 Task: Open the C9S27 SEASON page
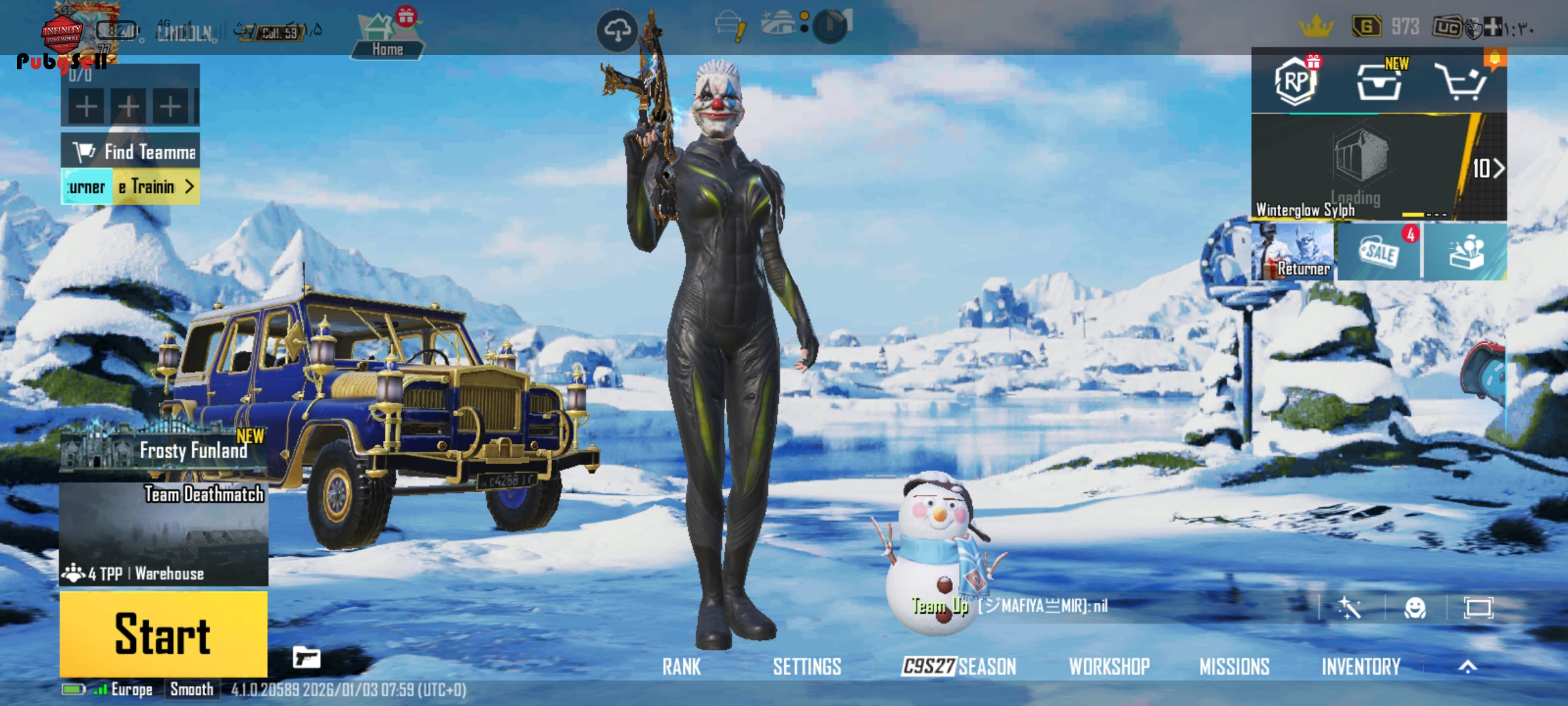(959, 667)
